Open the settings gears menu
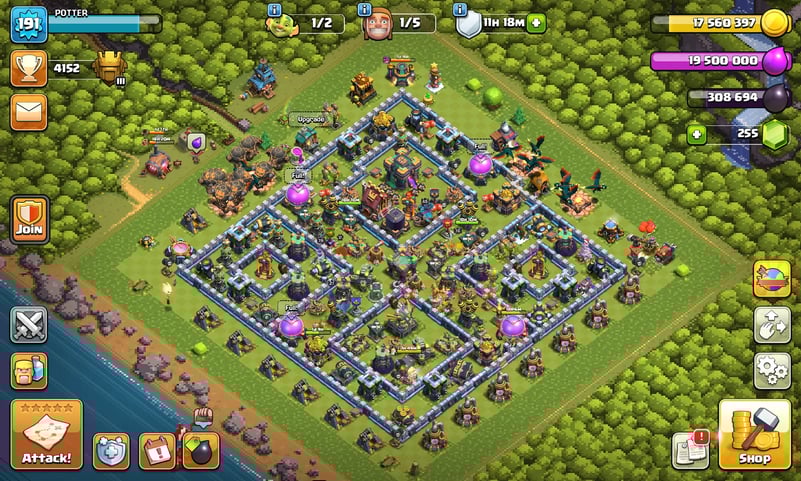Image resolution: width=801 pixels, height=481 pixels. [772, 371]
